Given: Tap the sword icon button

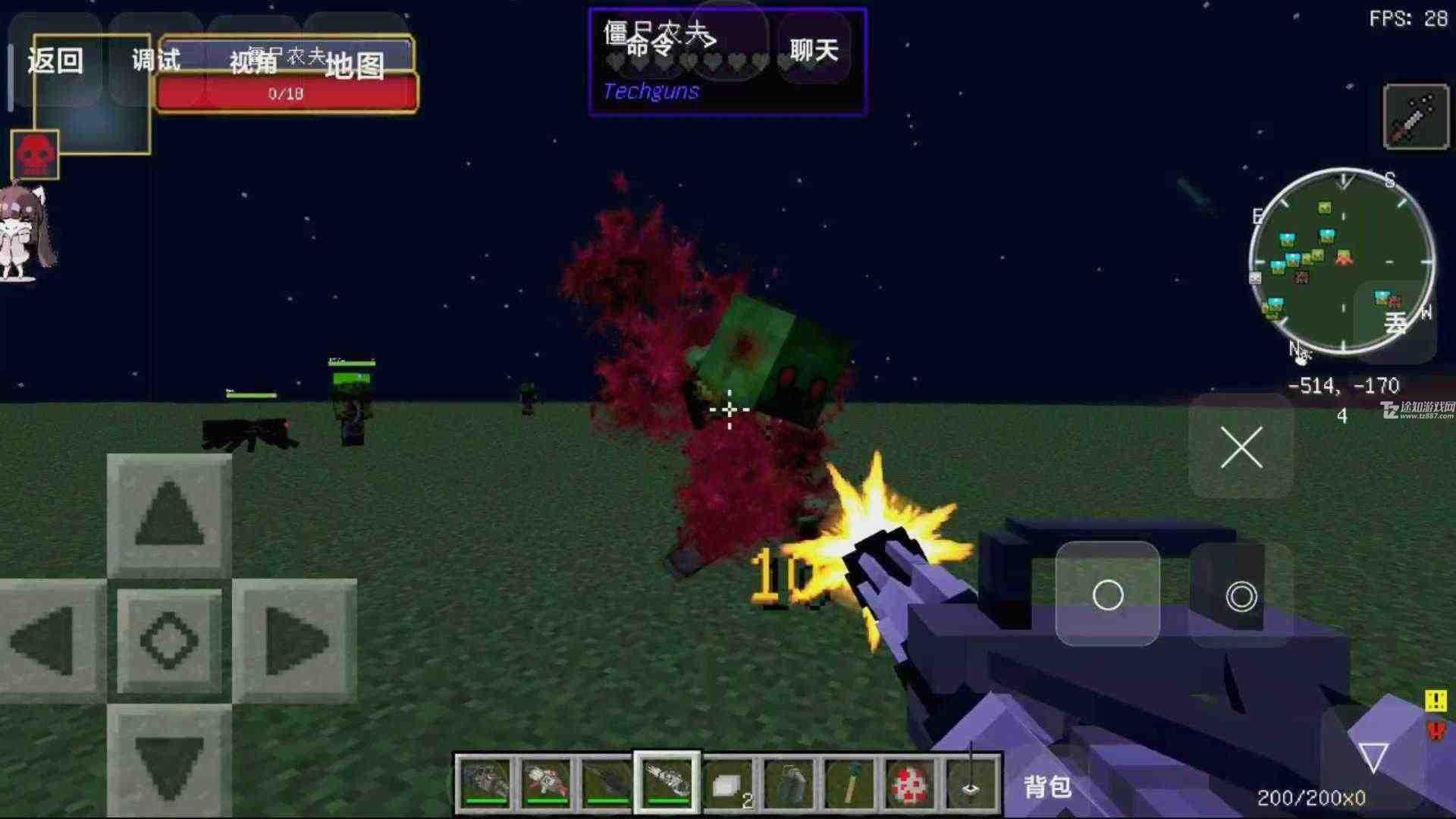Looking at the screenshot, I should [1415, 117].
